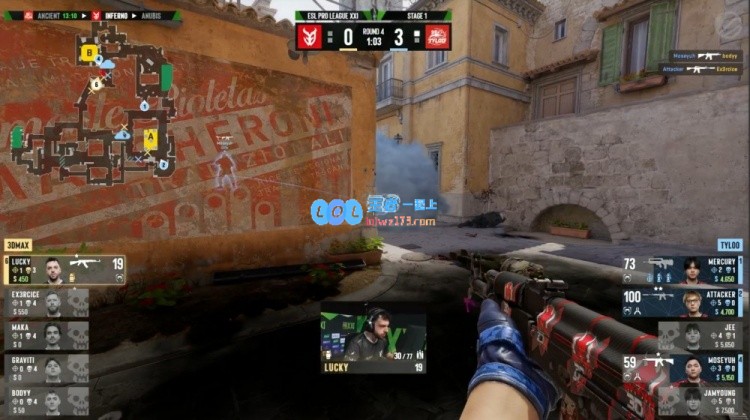Select BODYY's player card
Screen dimensions: 750x420
point(45,401)
